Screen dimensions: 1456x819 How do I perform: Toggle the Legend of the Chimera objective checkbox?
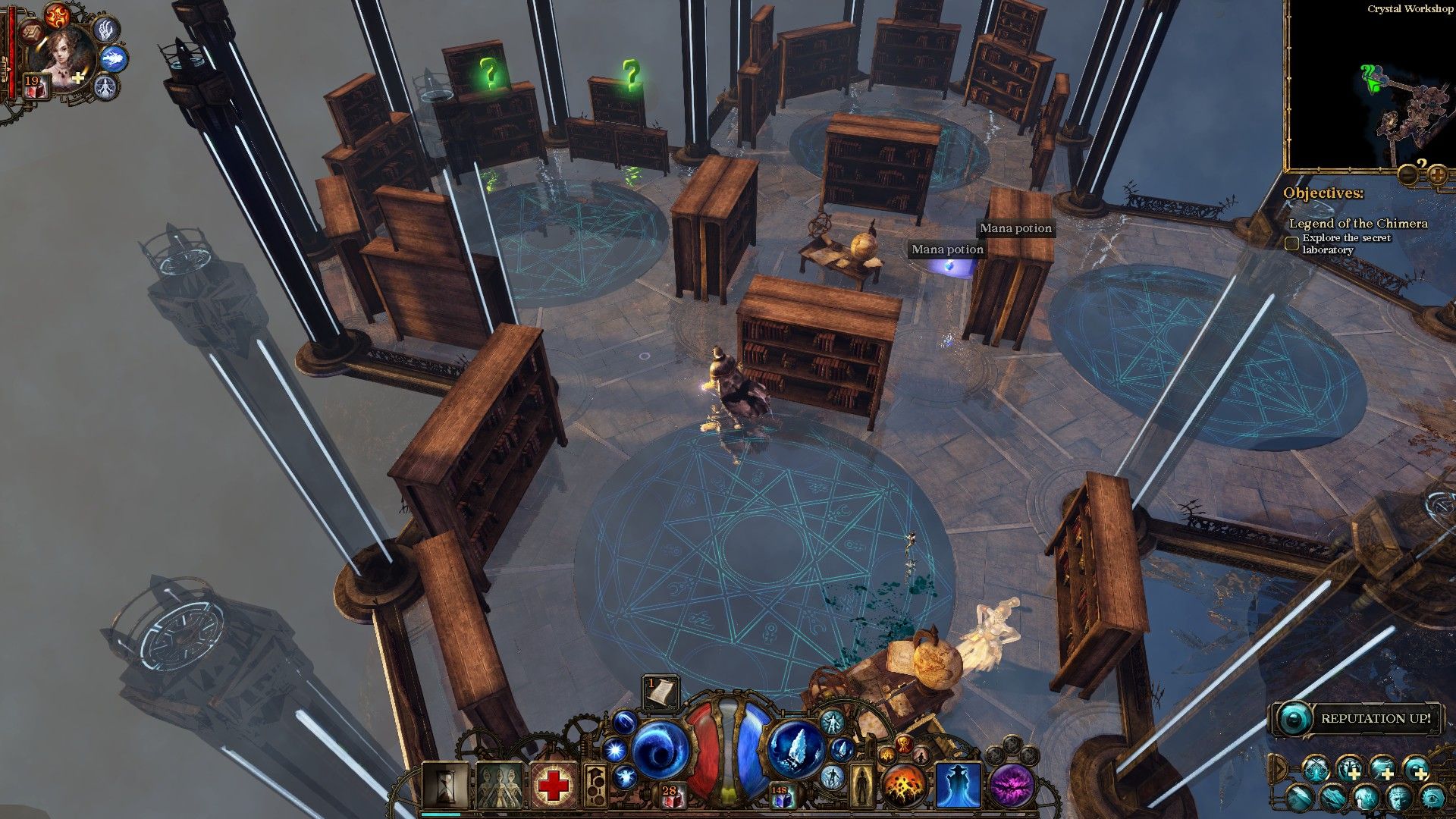click(x=1292, y=243)
